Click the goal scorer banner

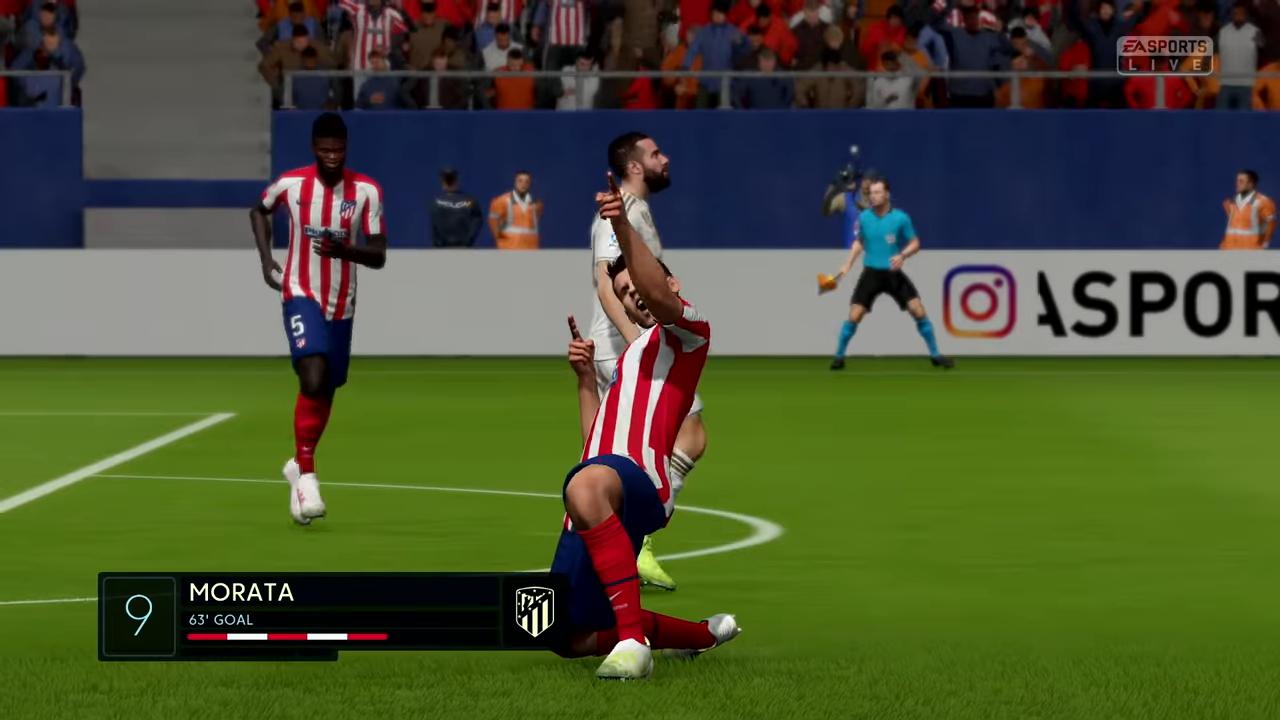click(330, 615)
